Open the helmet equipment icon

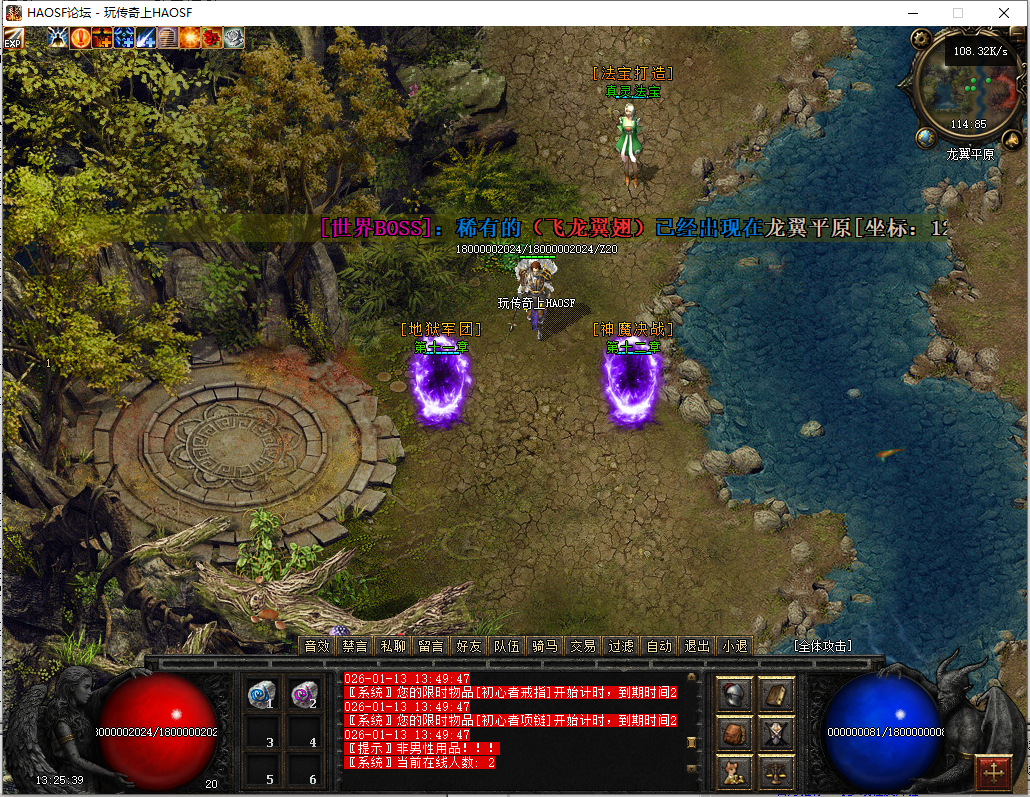735,694
